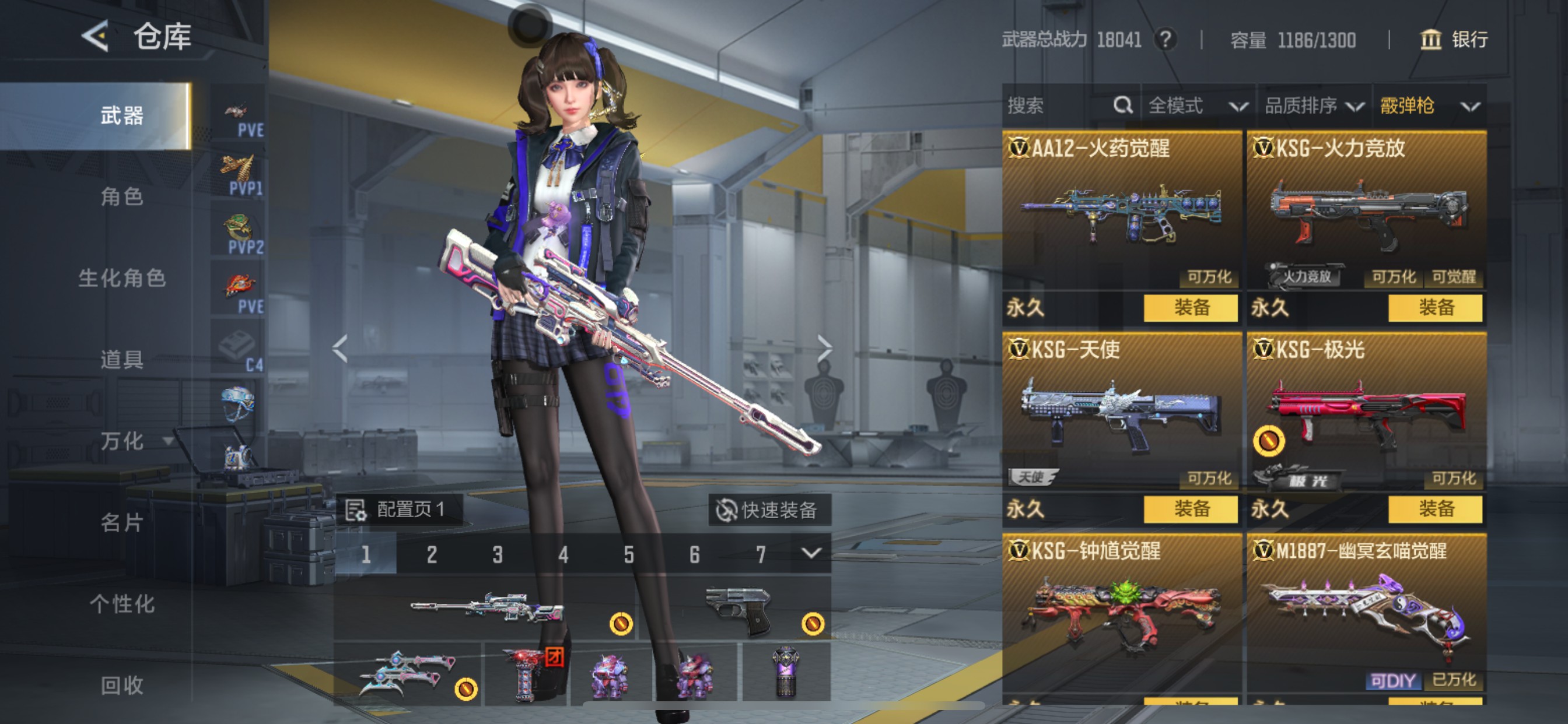Open the 生化角色 category

(x=122, y=278)
